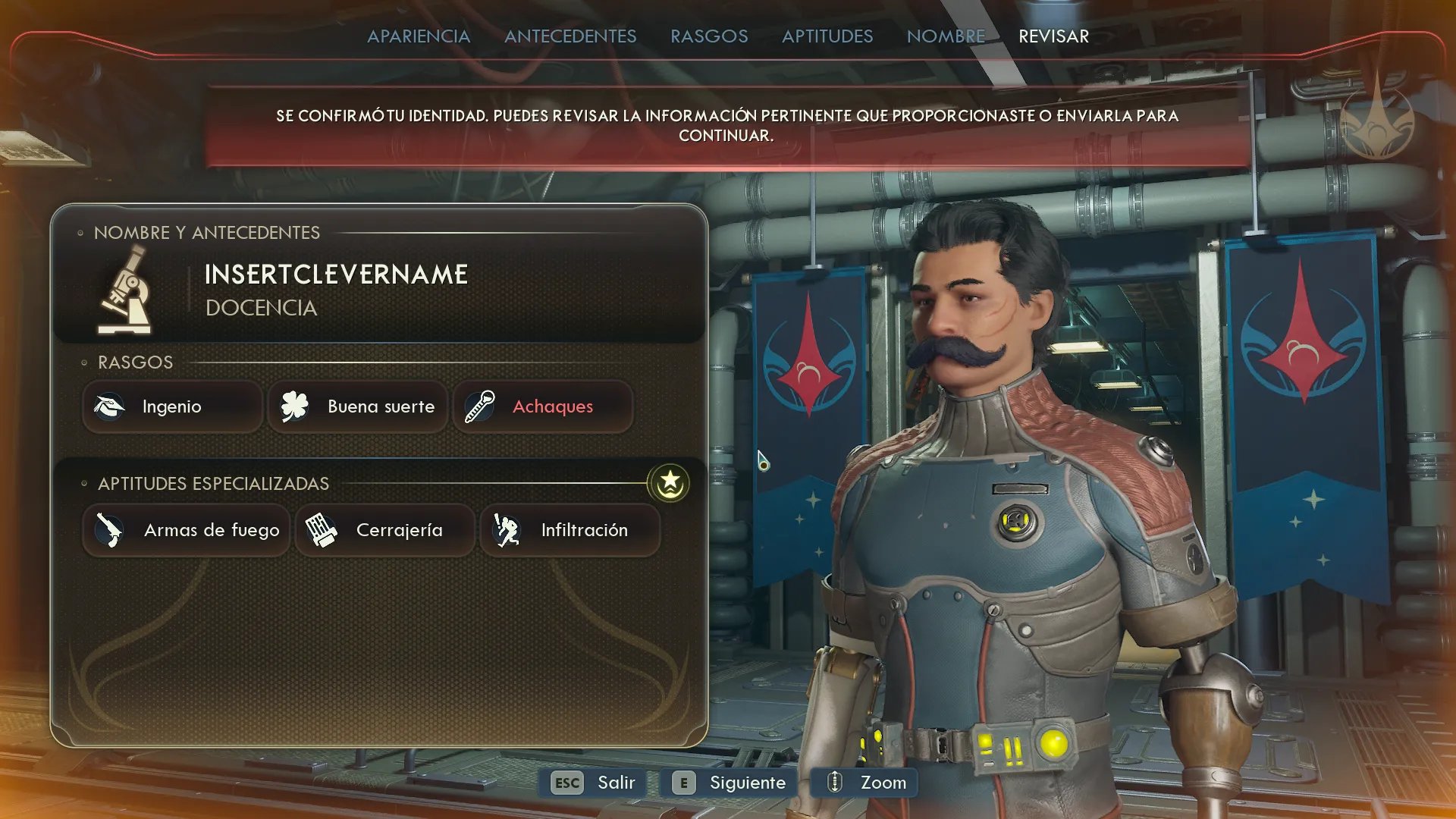1456x819 pixels.
Task: Select the Aptitudes tab
Action: [827, 36]
